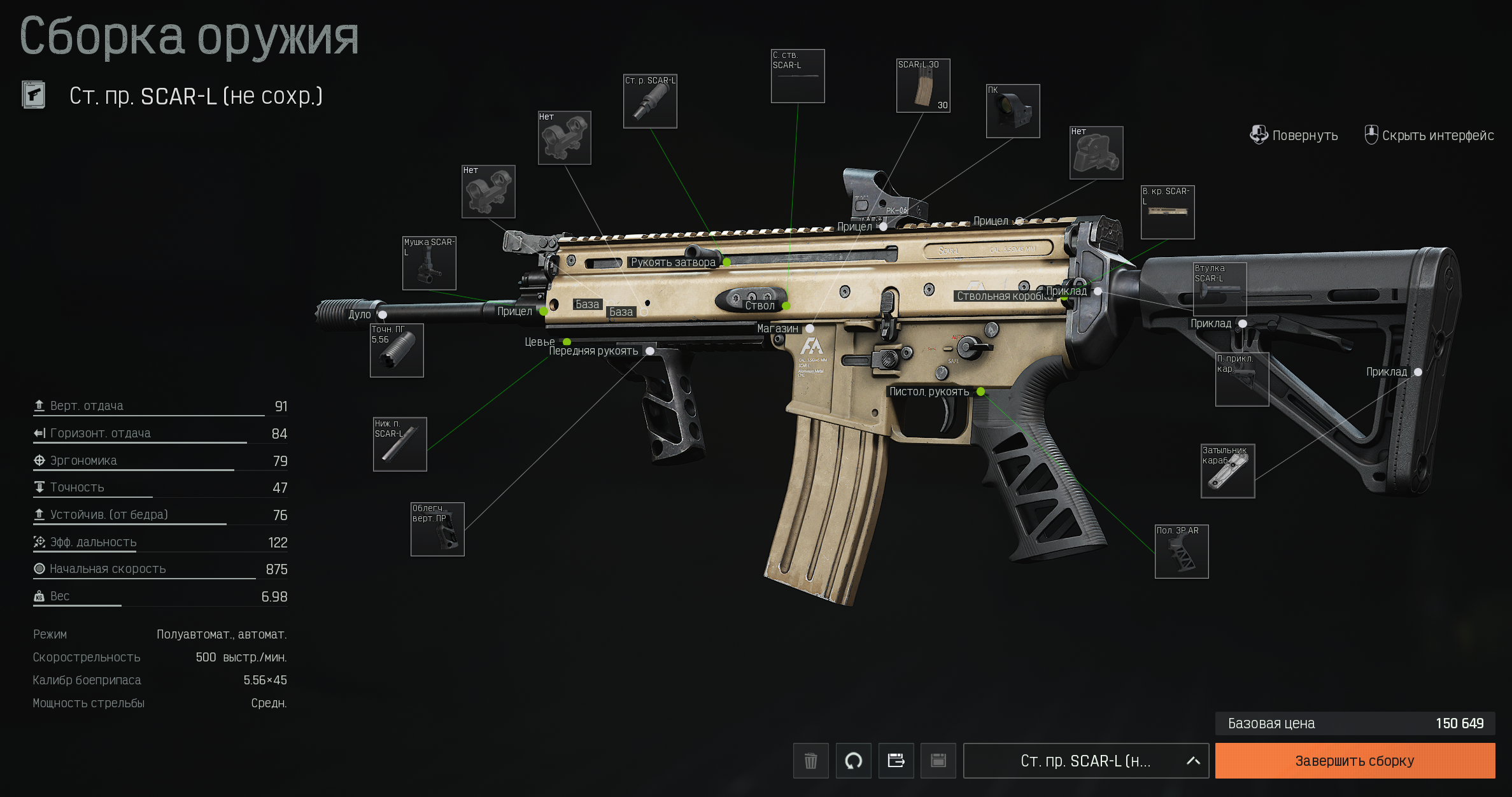Reset the build with the circular arrow button

click(853, 761)
